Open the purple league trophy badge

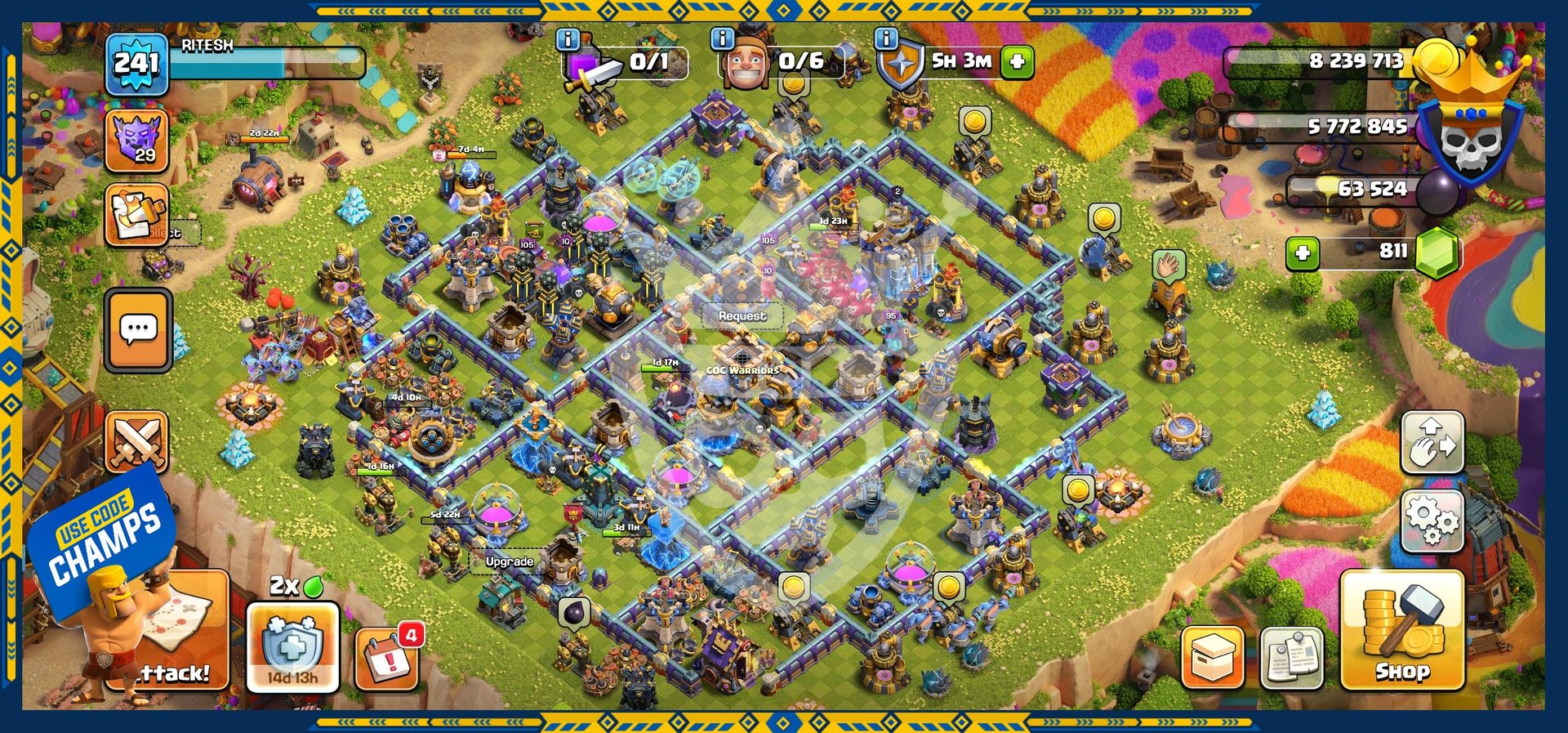(136, 140)
